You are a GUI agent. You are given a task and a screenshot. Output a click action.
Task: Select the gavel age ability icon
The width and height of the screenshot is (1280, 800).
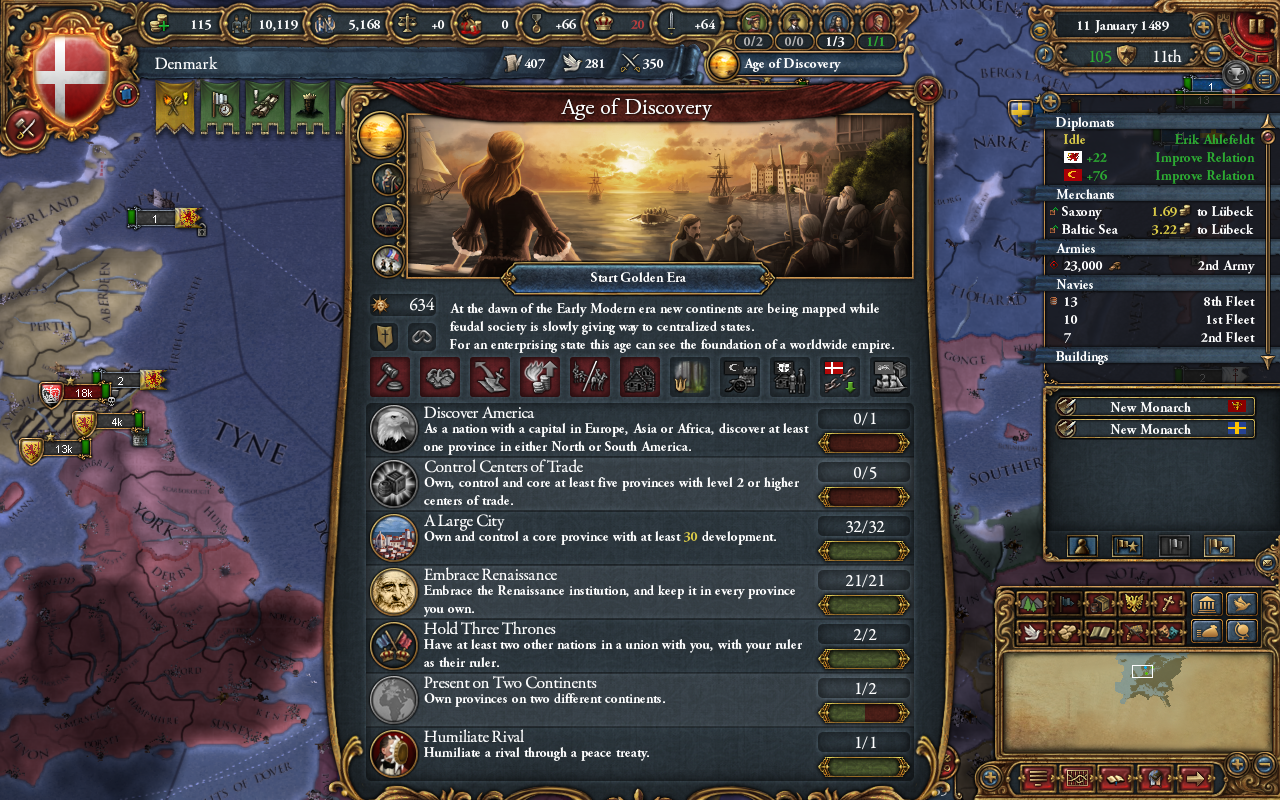point(390,377)
